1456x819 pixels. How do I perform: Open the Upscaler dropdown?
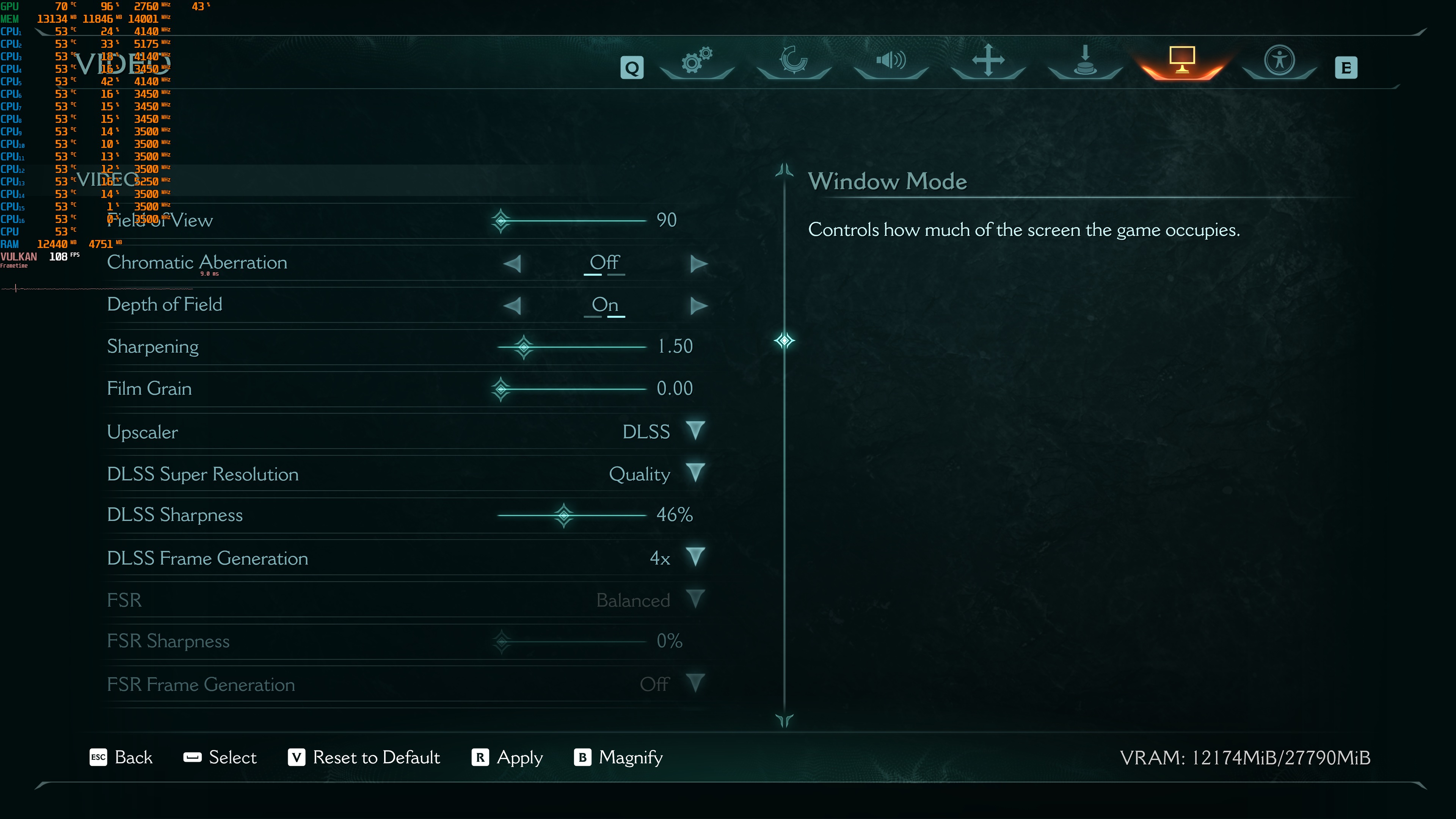[695, 431]
